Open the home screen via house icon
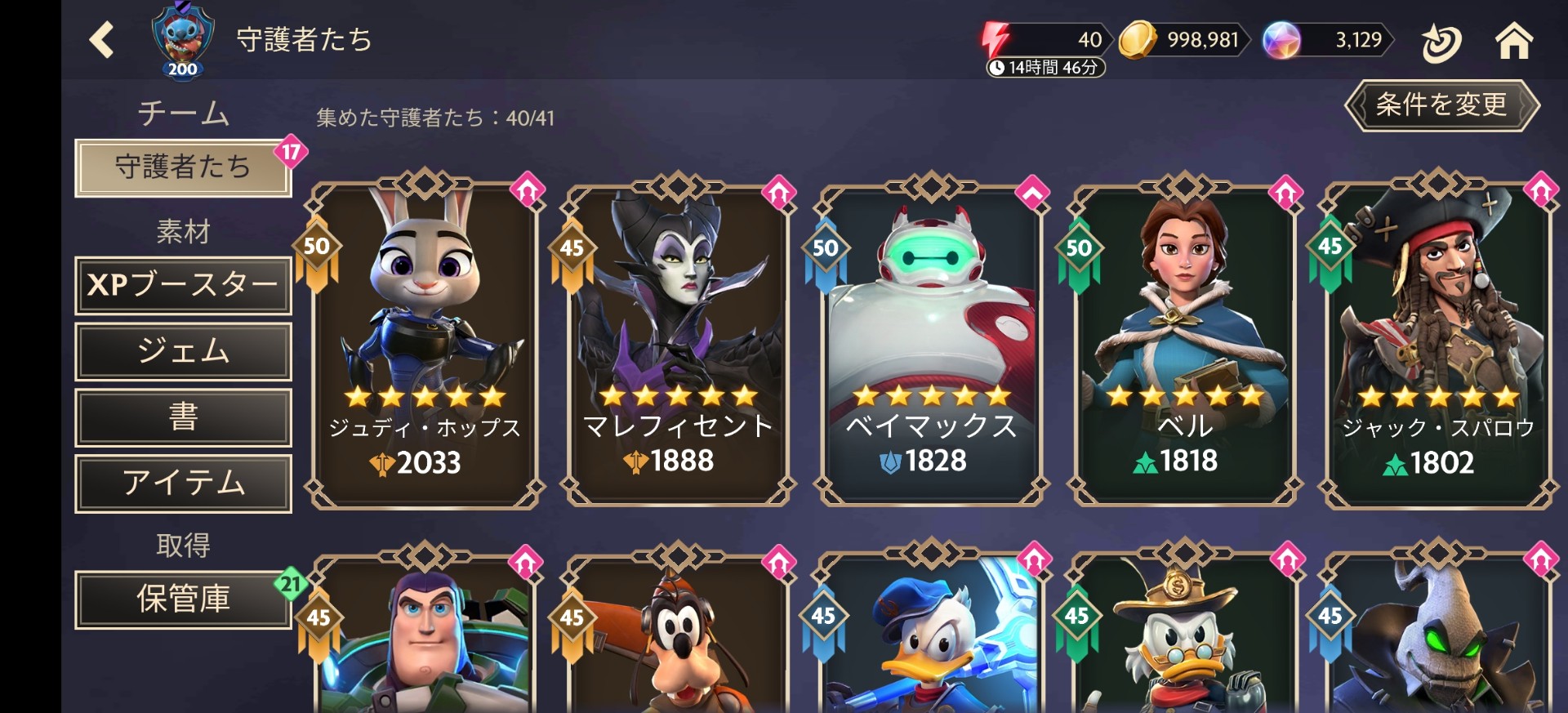The width and height of the screenshot is (1568, 713). coord(1517,39)
